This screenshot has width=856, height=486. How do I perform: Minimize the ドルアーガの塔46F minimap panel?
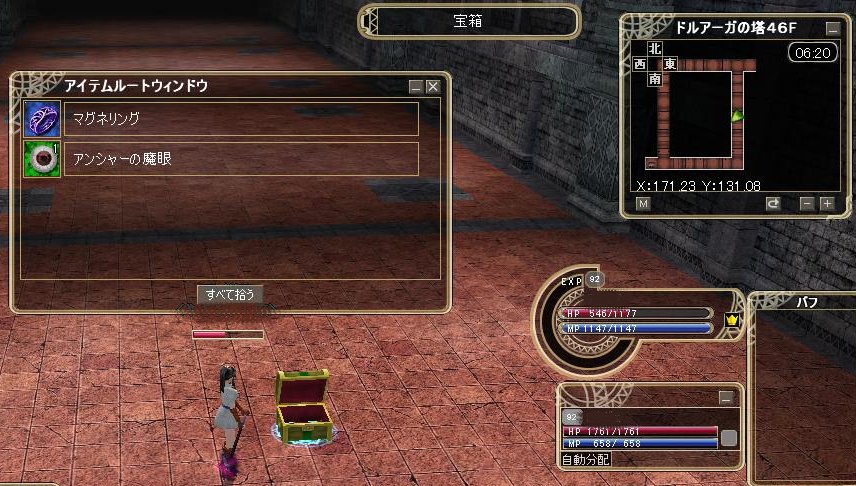tap(832, 29)
